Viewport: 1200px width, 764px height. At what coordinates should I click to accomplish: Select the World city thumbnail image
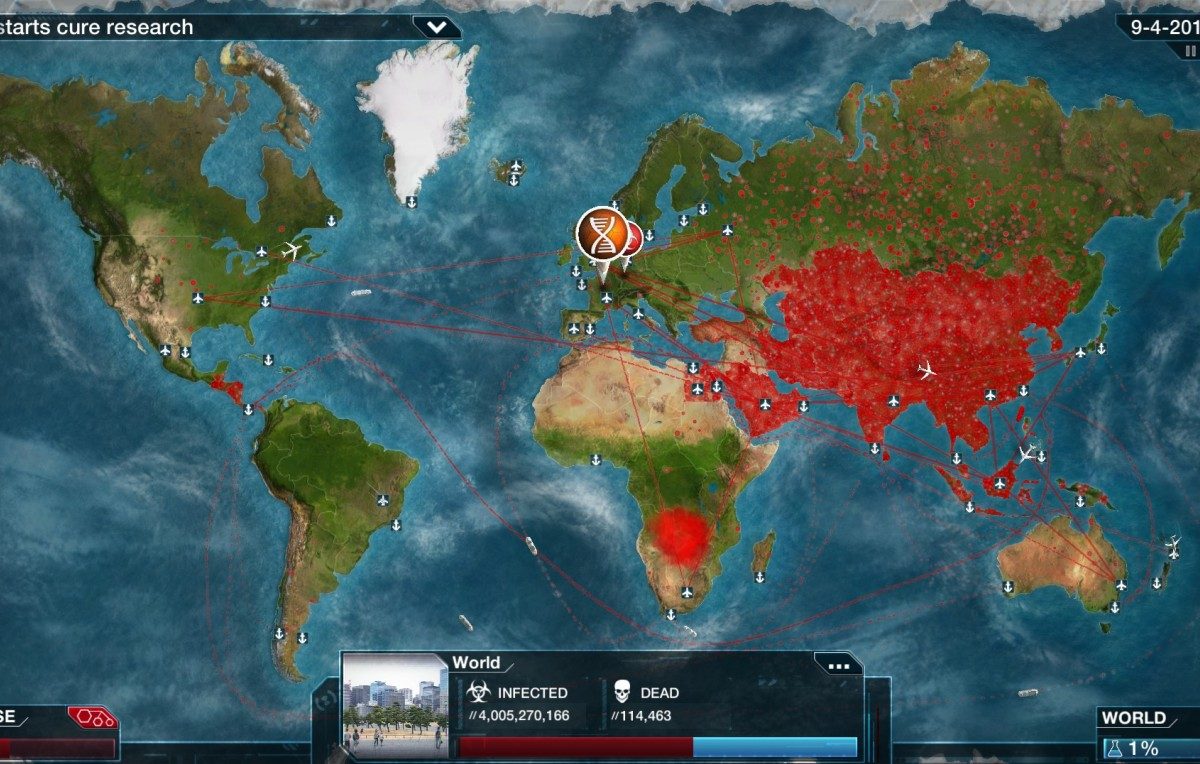pos(395,704)
